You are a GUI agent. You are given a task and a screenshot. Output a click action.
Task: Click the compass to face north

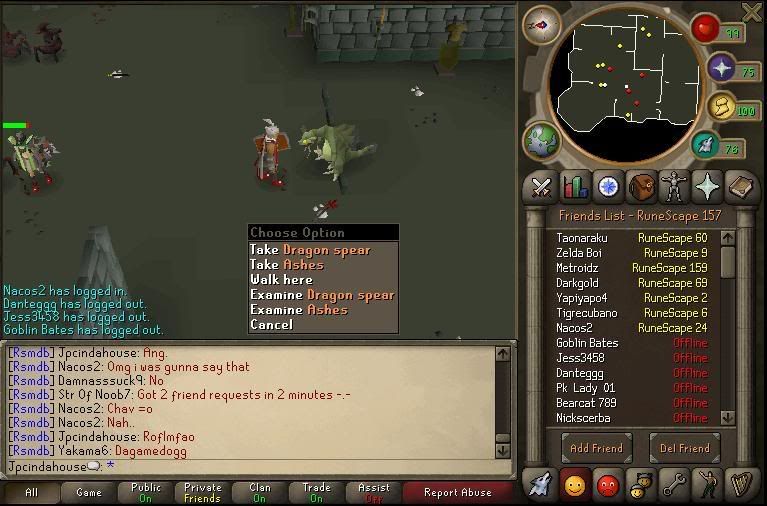tap(541, 25)
